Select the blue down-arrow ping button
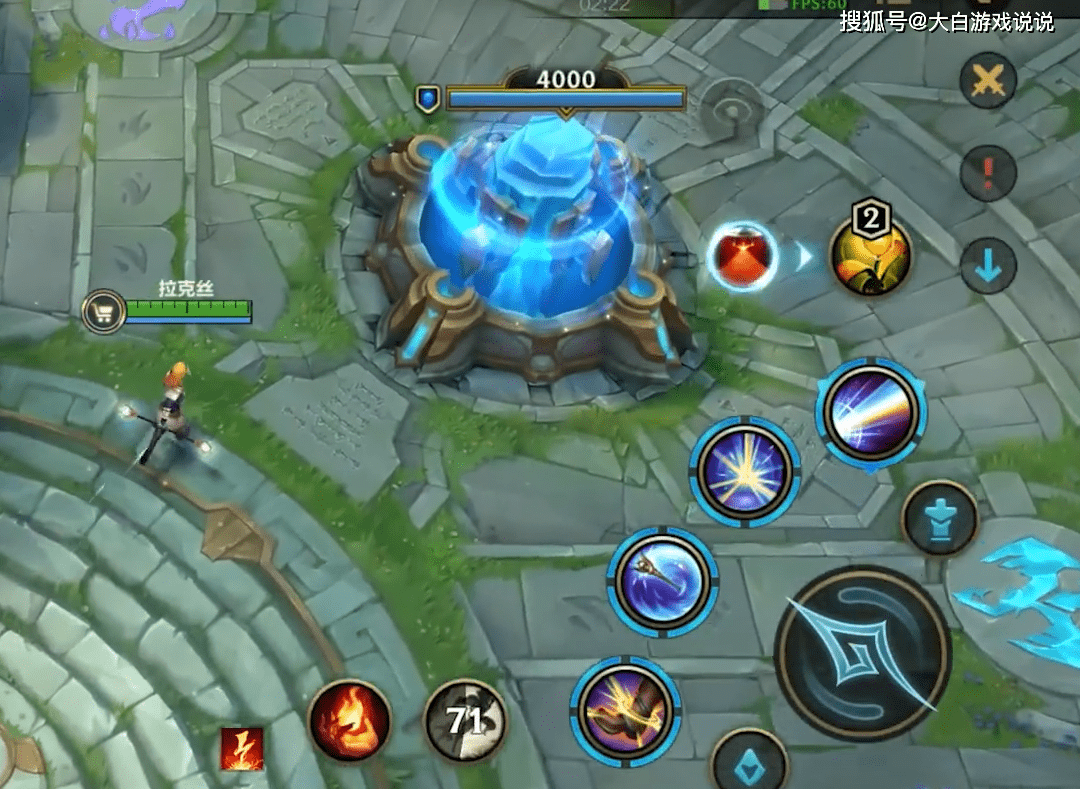This screenshot has width=1080, height=789. click(988, 266)
